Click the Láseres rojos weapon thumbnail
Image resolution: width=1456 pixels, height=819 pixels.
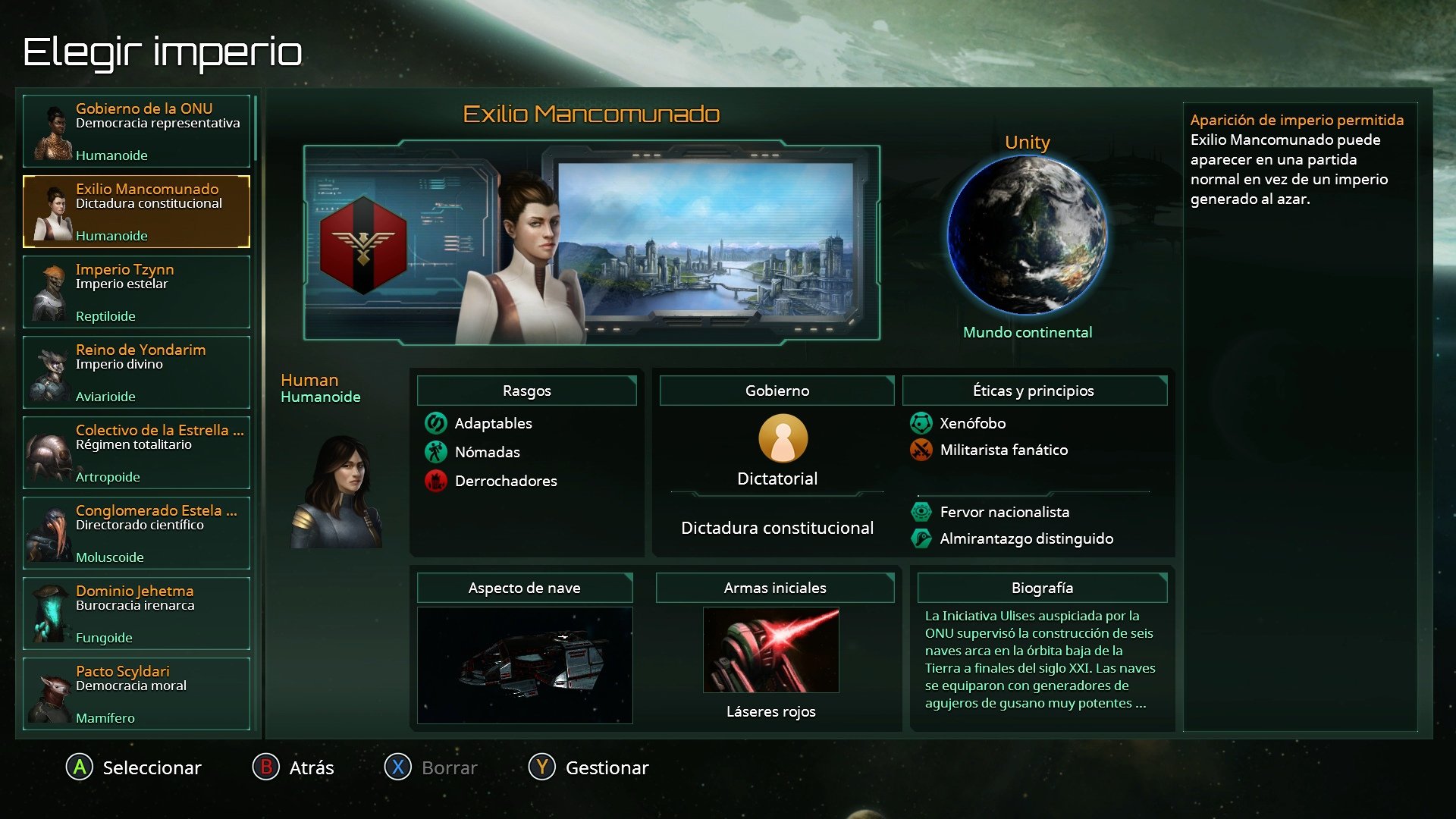point(770,650)
